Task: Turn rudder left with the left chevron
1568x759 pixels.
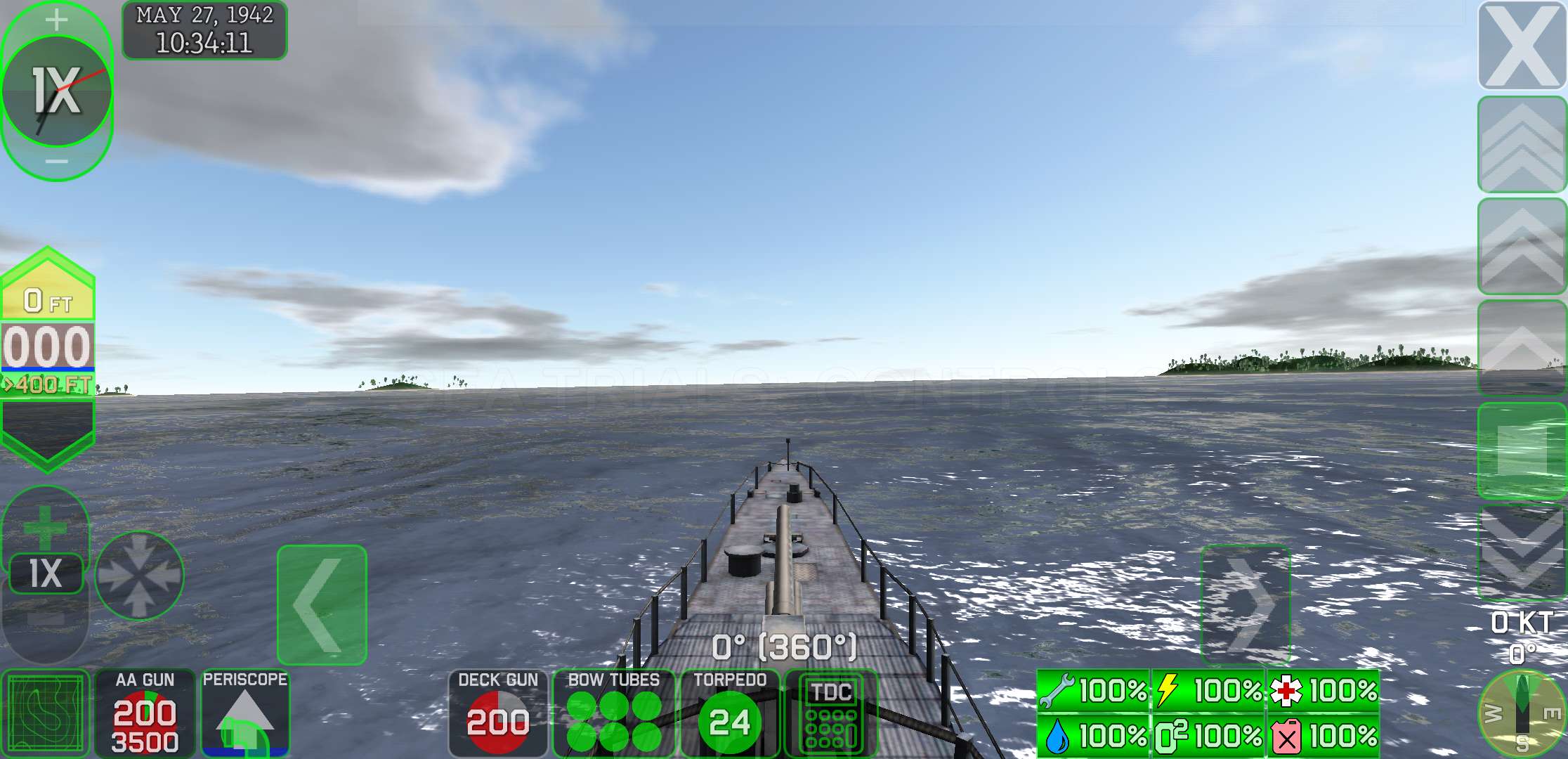Action: click(x=322, y=604)
